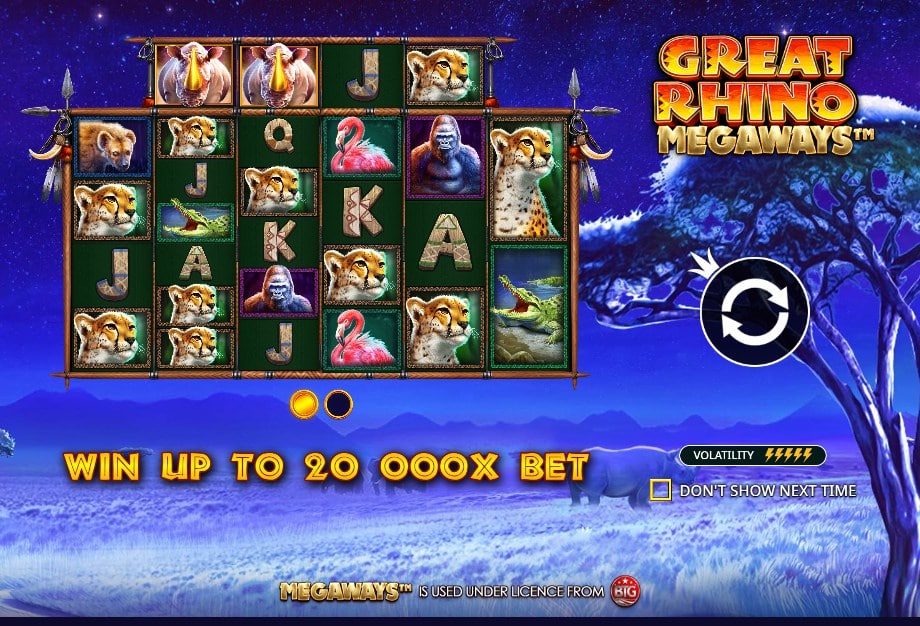Switch to the second dark page dot
920x626 pixels.
click(x=339, y=404)
